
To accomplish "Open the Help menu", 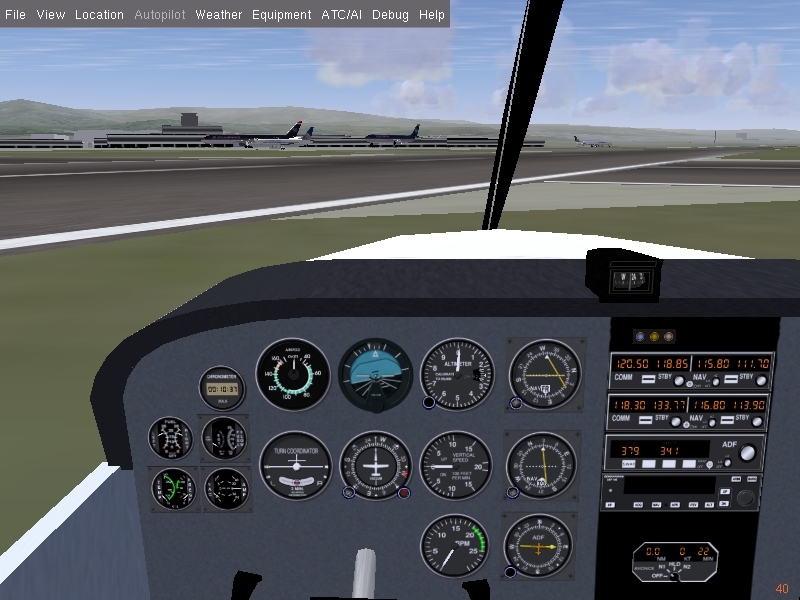I will point(432,15).
